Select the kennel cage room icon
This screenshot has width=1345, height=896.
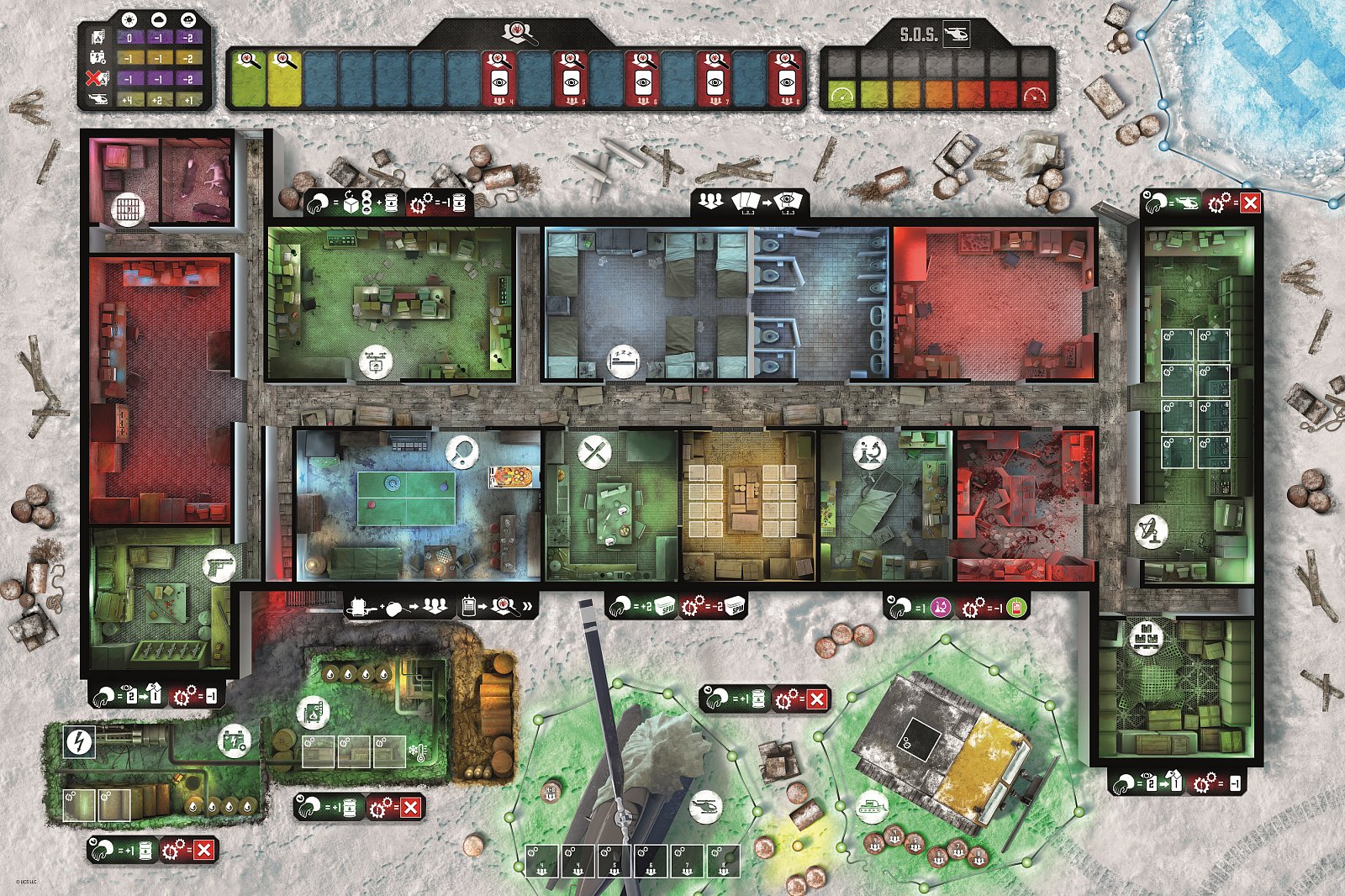126,208
